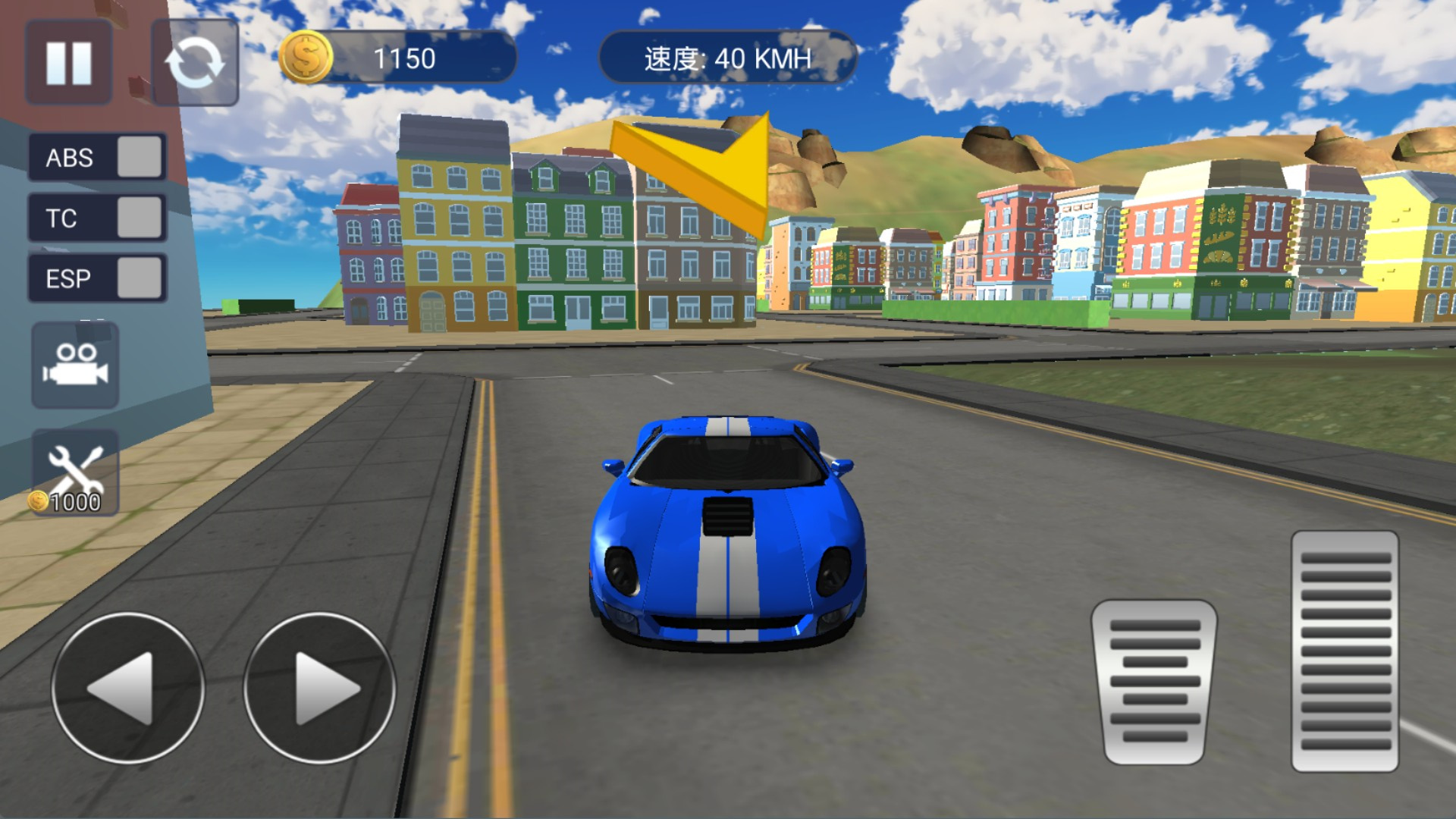1456x819 pixels.
Task: Reset the car with the circular arrows button
Action: point(195,62)
